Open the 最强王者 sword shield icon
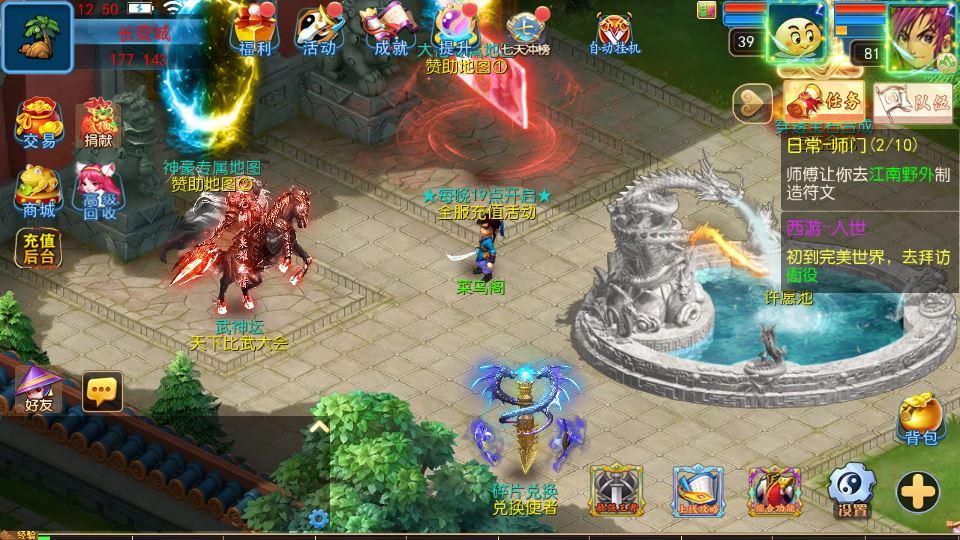 [616, 490]
